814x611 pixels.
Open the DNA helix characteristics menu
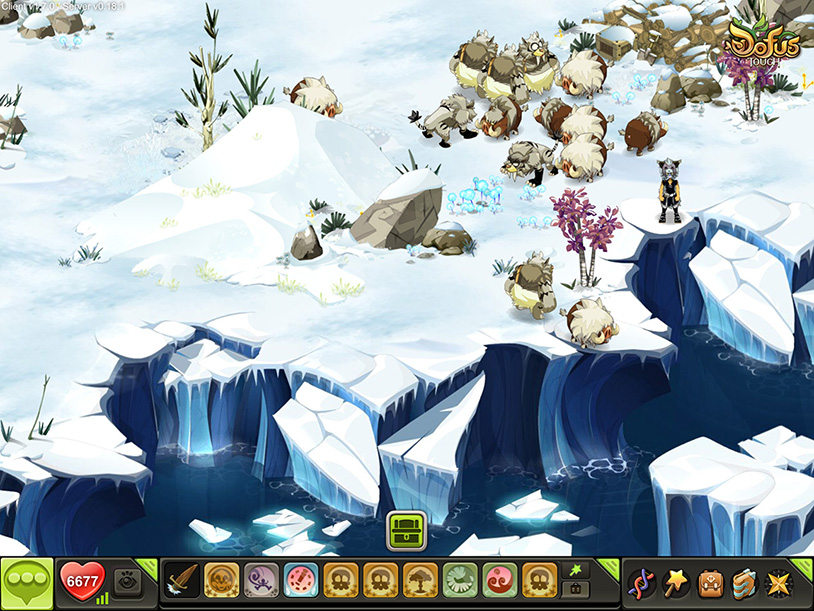coord(641,582)
